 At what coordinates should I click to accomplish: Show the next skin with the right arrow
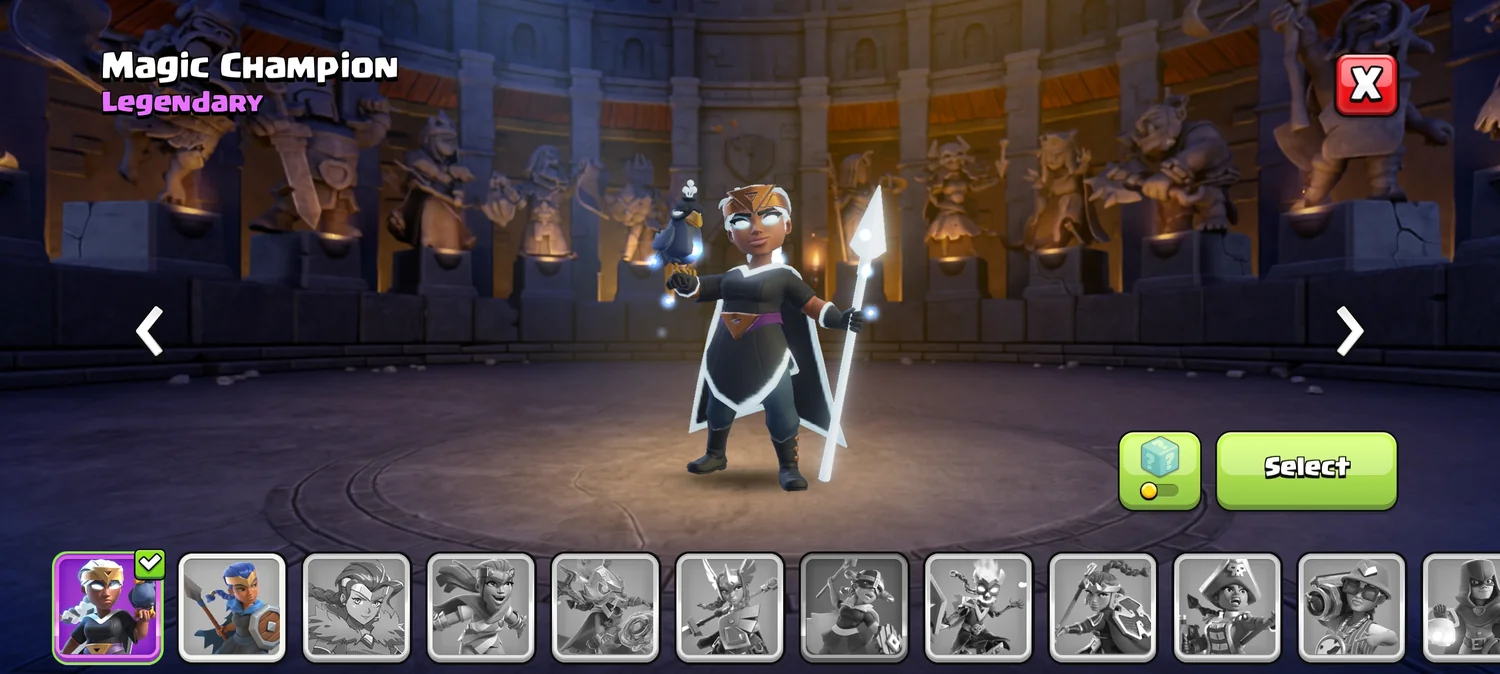(x=1350, y=331)
